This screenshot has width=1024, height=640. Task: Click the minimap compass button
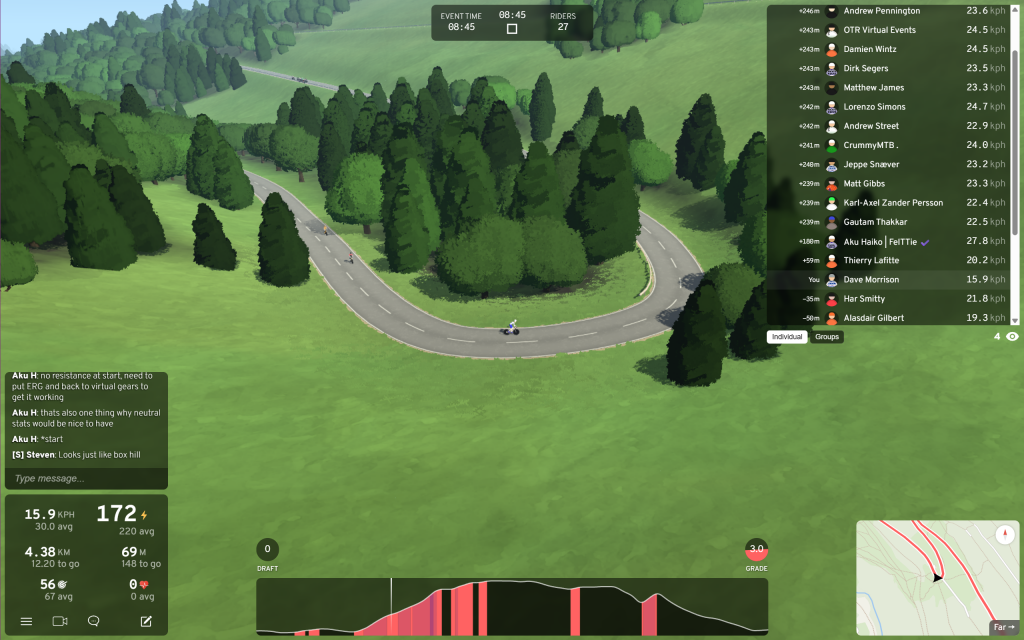click(x=1005, y=535)
